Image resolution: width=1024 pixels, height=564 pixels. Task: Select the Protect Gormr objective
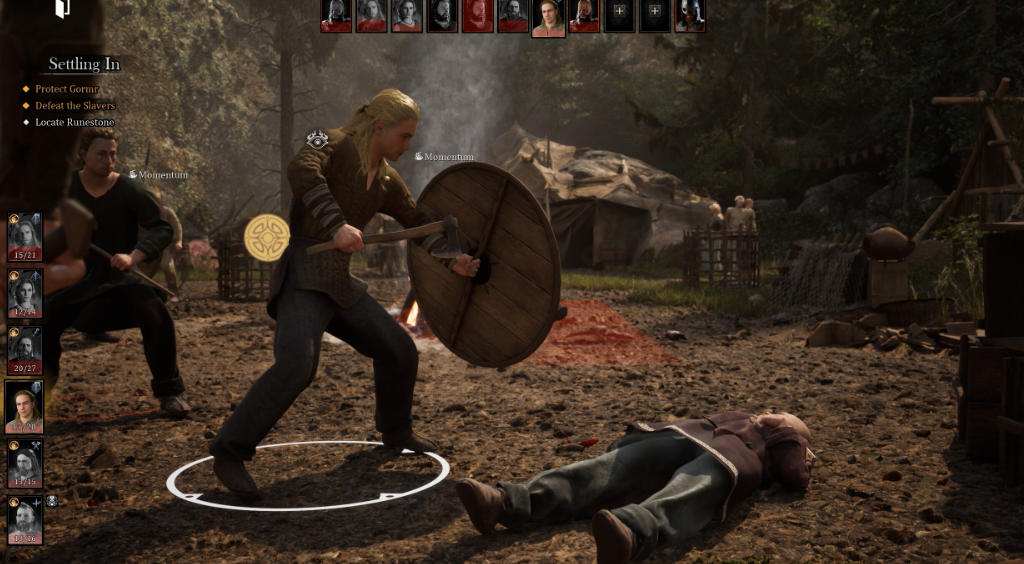click(67, 89)
